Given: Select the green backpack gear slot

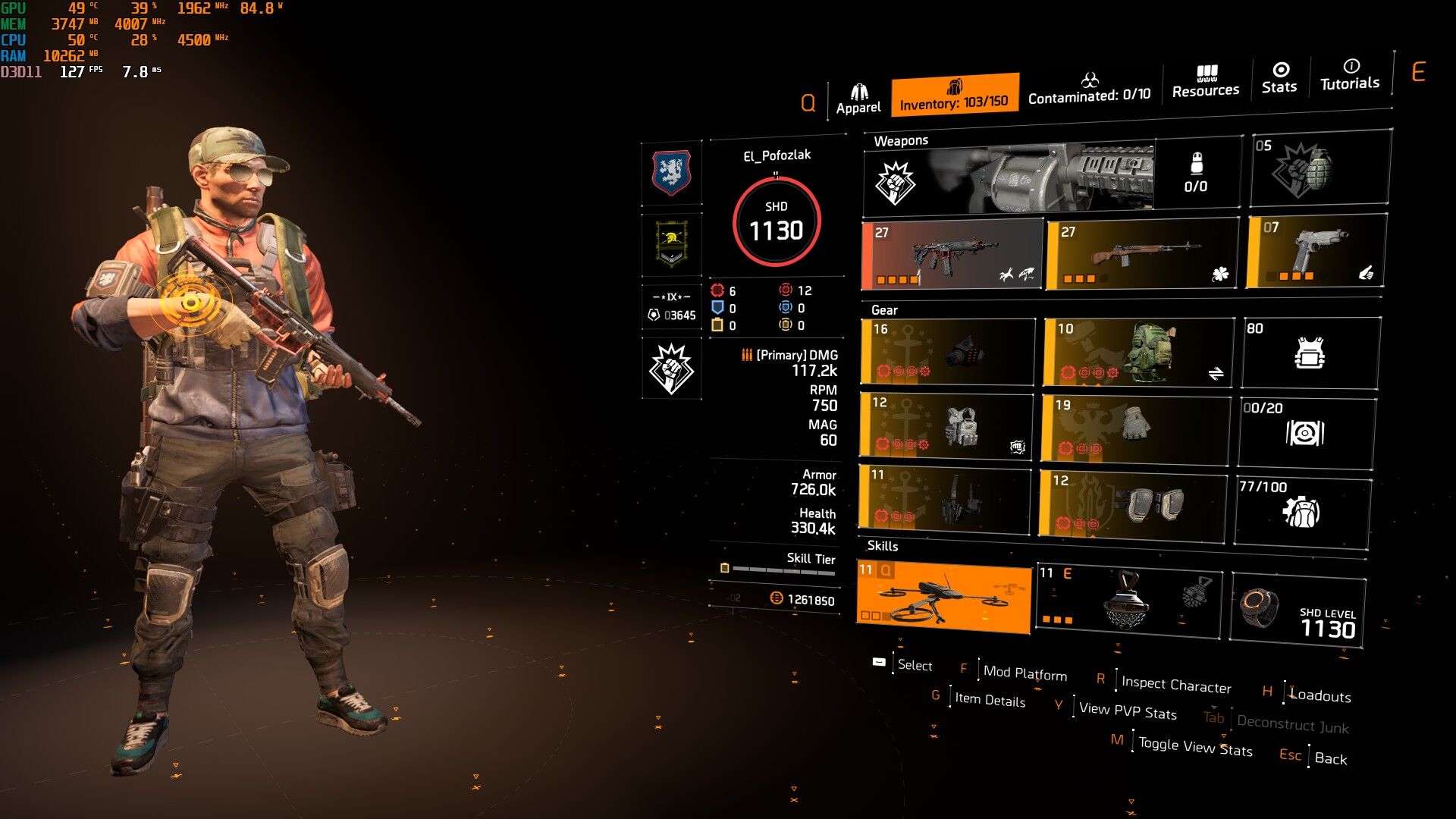Looking at the screenshot, I should (x=1138, y=352).
